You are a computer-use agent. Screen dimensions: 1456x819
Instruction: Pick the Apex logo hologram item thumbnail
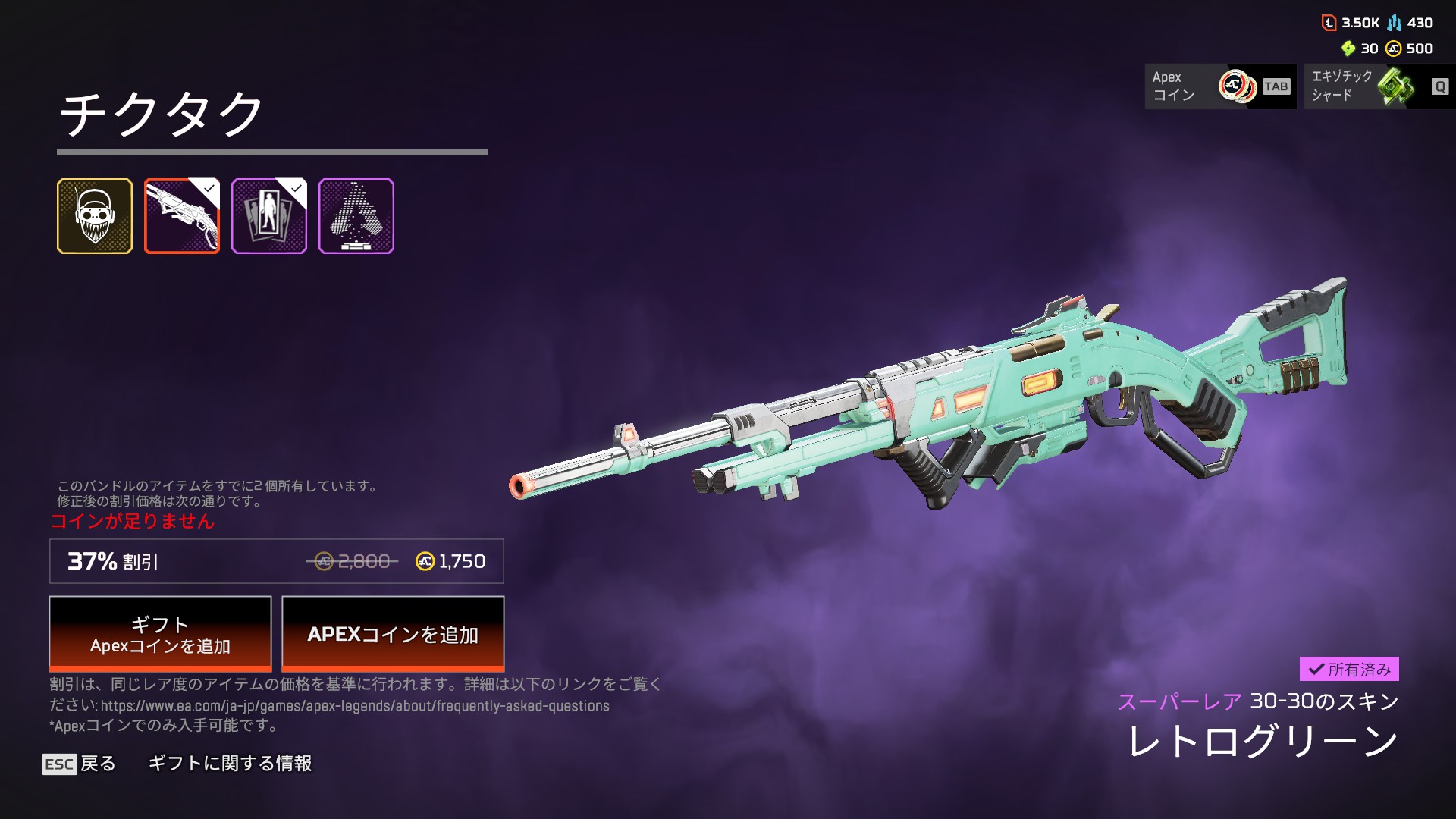click(356, 216)
